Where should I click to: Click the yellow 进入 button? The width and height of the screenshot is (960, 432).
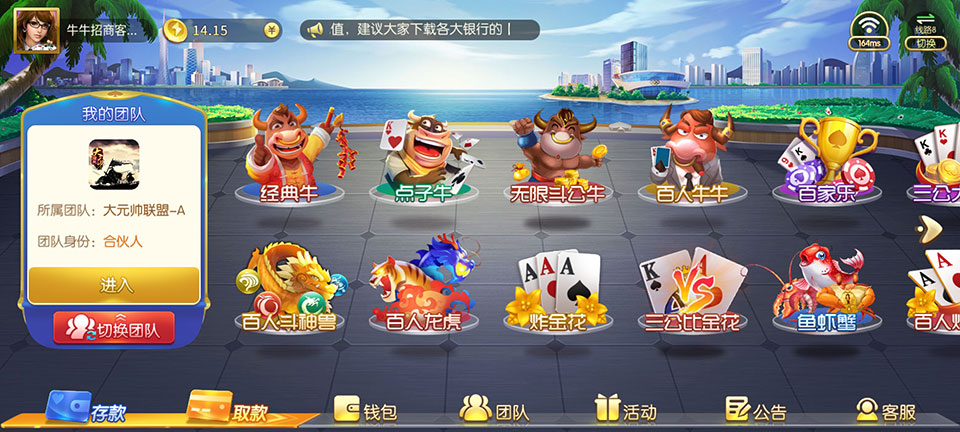coord(114,285)
